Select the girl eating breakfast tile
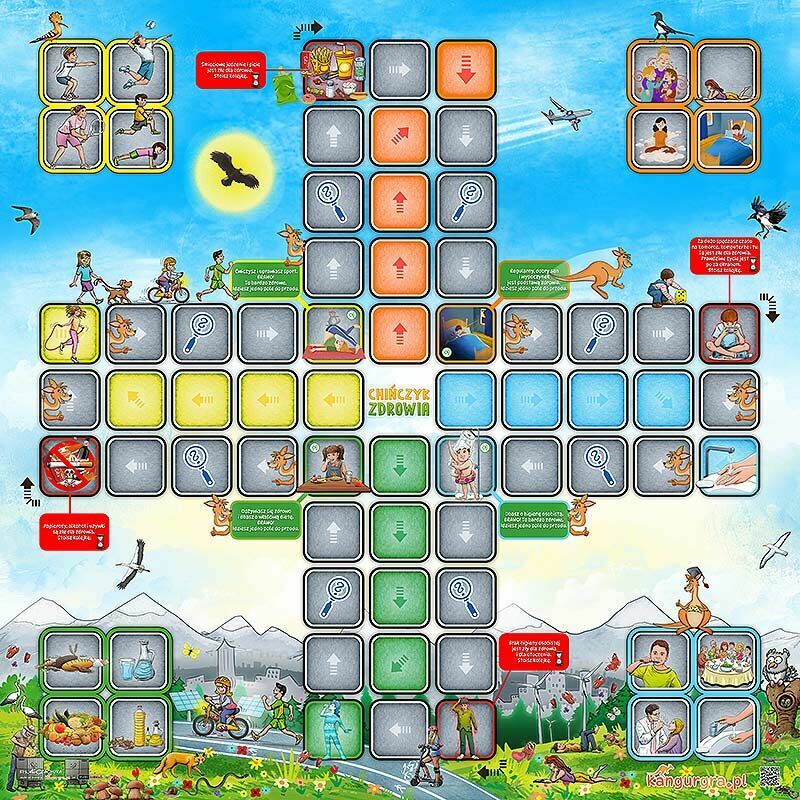The image size is (800, 800). tap(334, 466)
